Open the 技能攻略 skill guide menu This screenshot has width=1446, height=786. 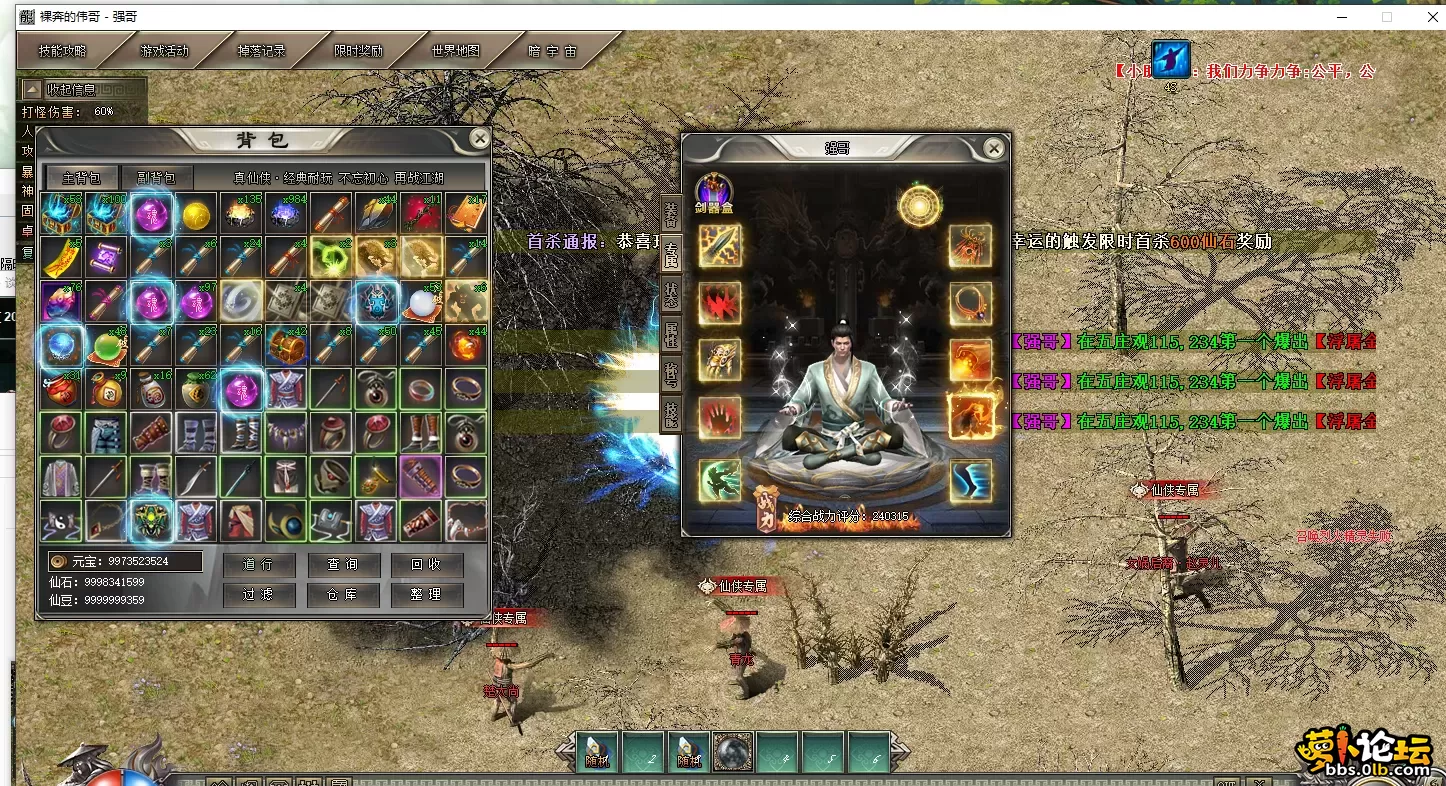click(63, 51)
